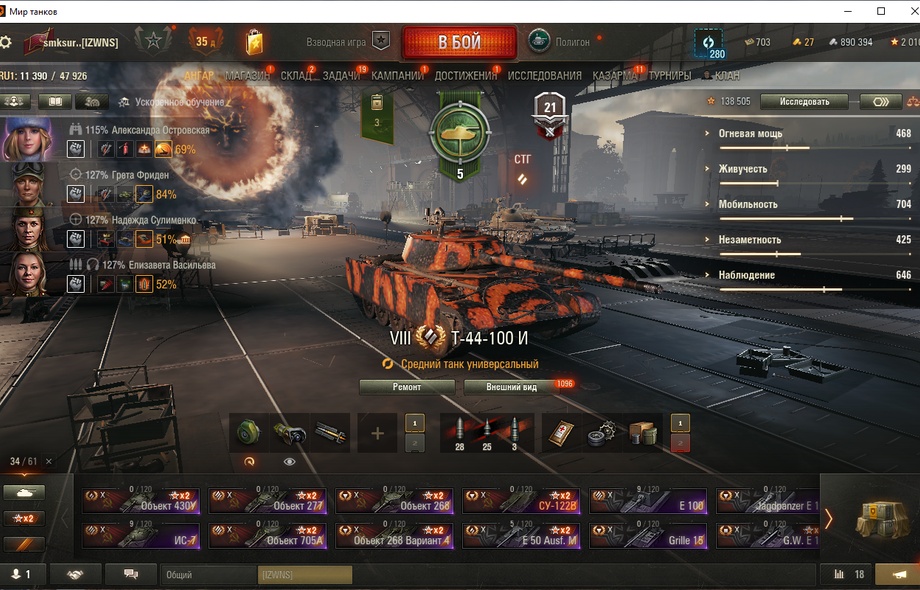Choose the ИС-7 tank from carousel
The width and height of the screenshot is (920, 590).
click(x=142, y=535)
